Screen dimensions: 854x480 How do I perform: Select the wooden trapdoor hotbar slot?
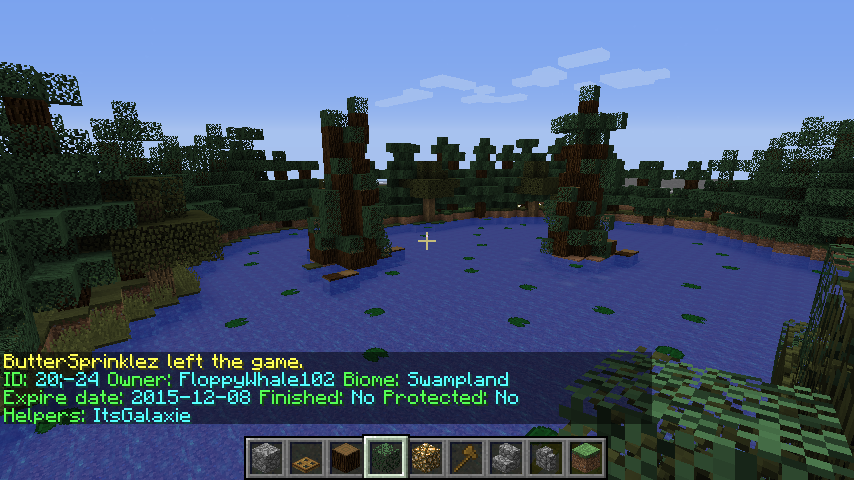pyautogui.click(x=306, y=457)
